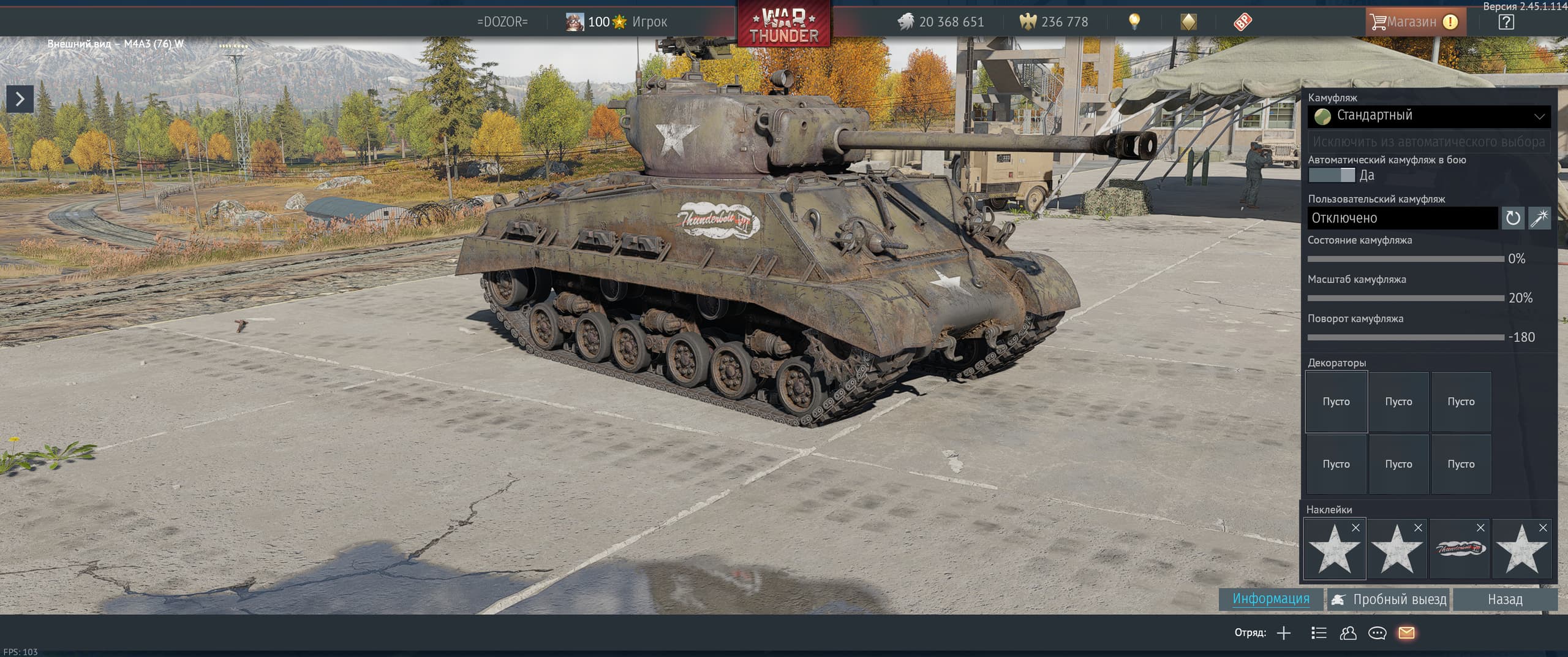Adjust the Масштаб камуфляжа slider
Screen dimensions: 1568x657
click(x=1406, y=298)
